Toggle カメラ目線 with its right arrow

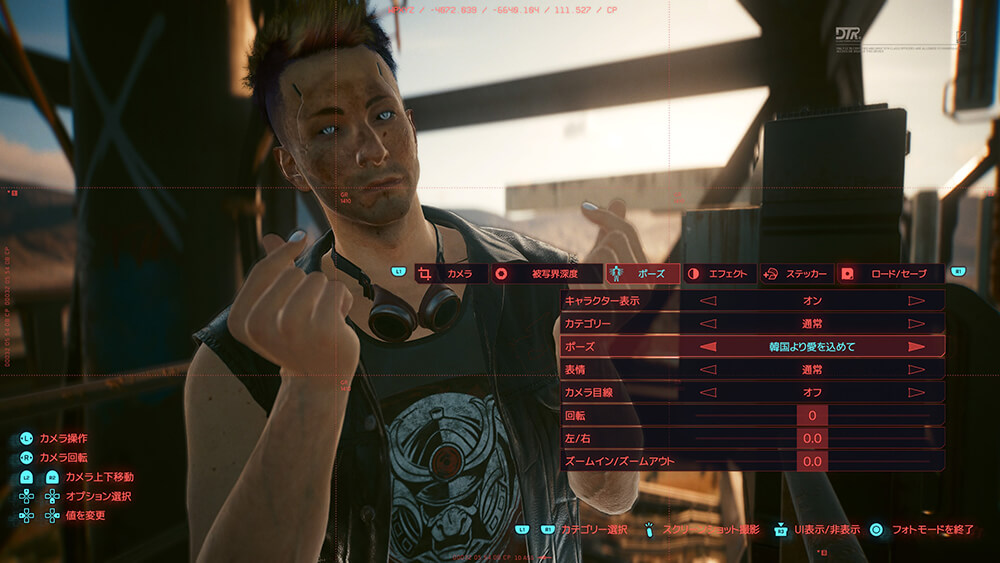click(915, 392)
